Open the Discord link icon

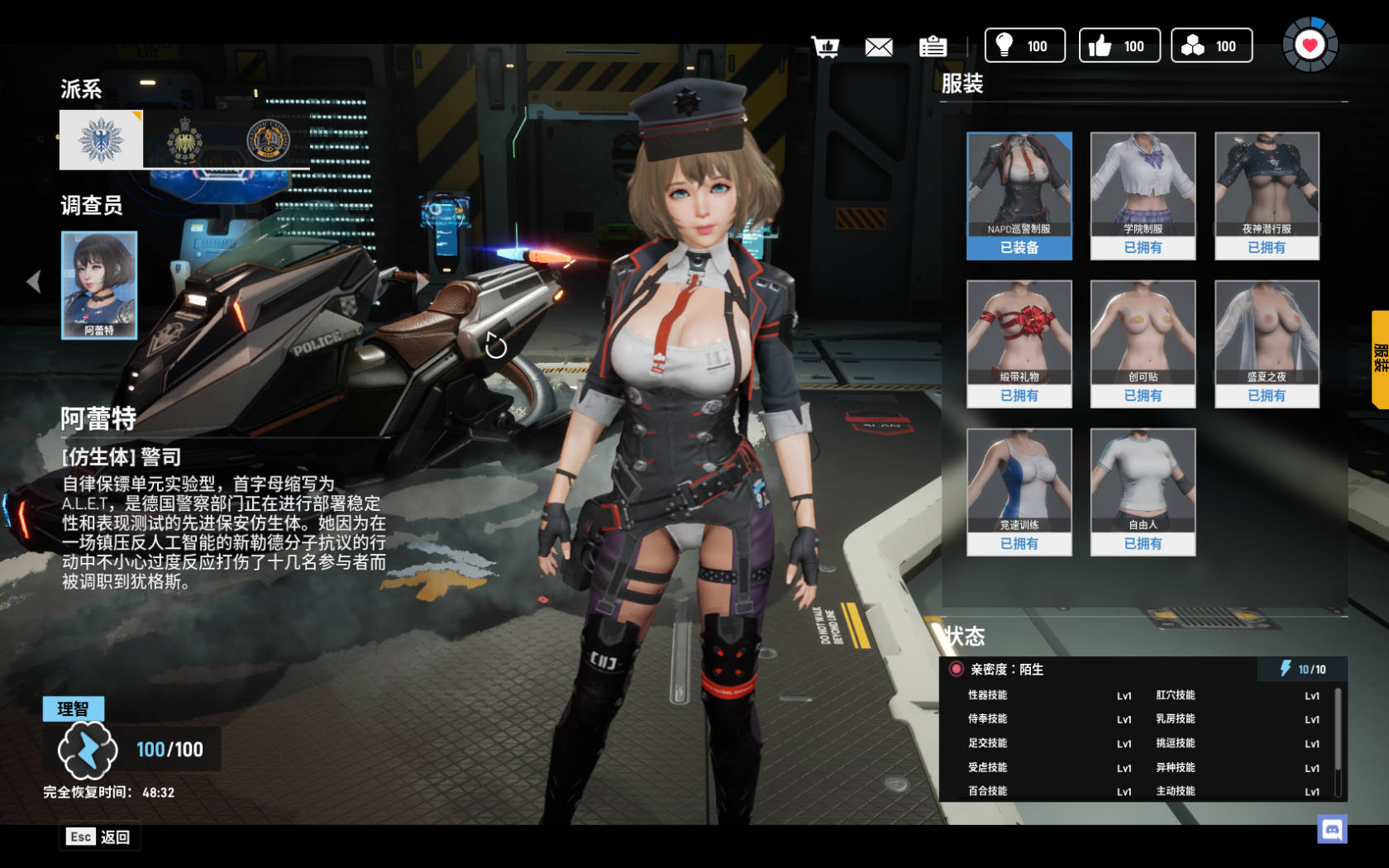(x=1332, y=829)
